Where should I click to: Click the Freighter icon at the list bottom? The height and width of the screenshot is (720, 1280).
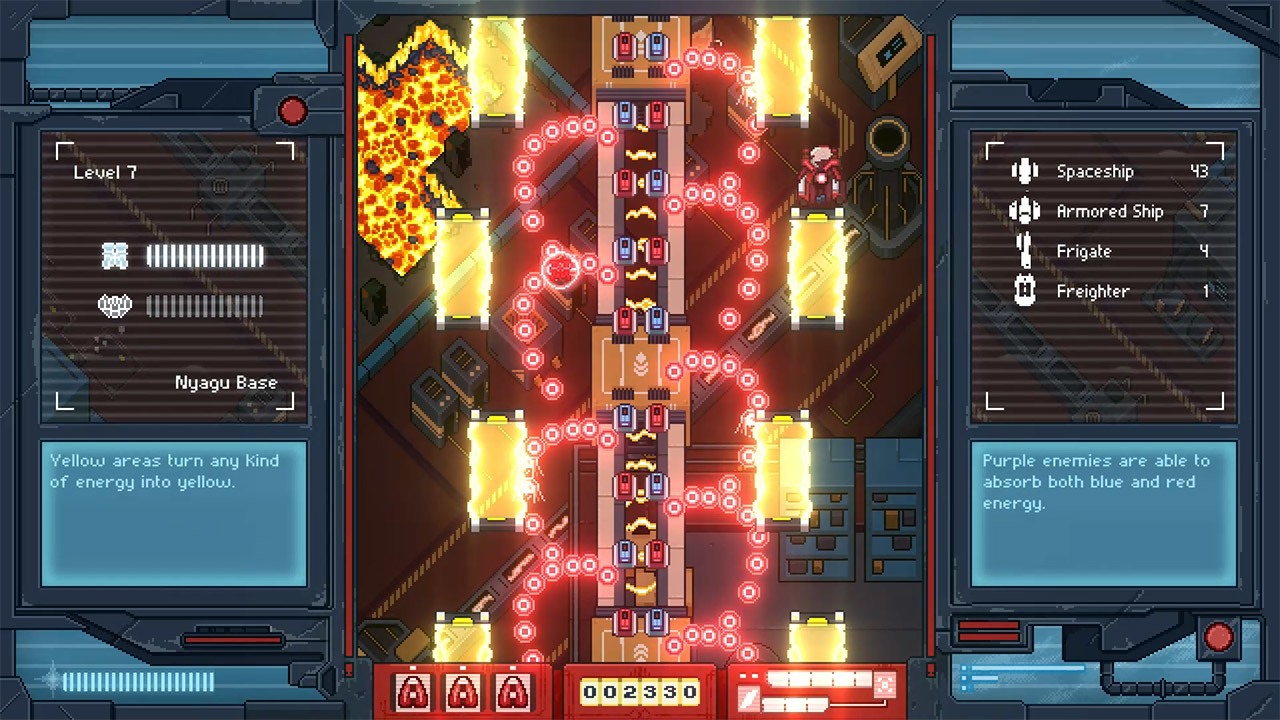tap(1025, 291)
